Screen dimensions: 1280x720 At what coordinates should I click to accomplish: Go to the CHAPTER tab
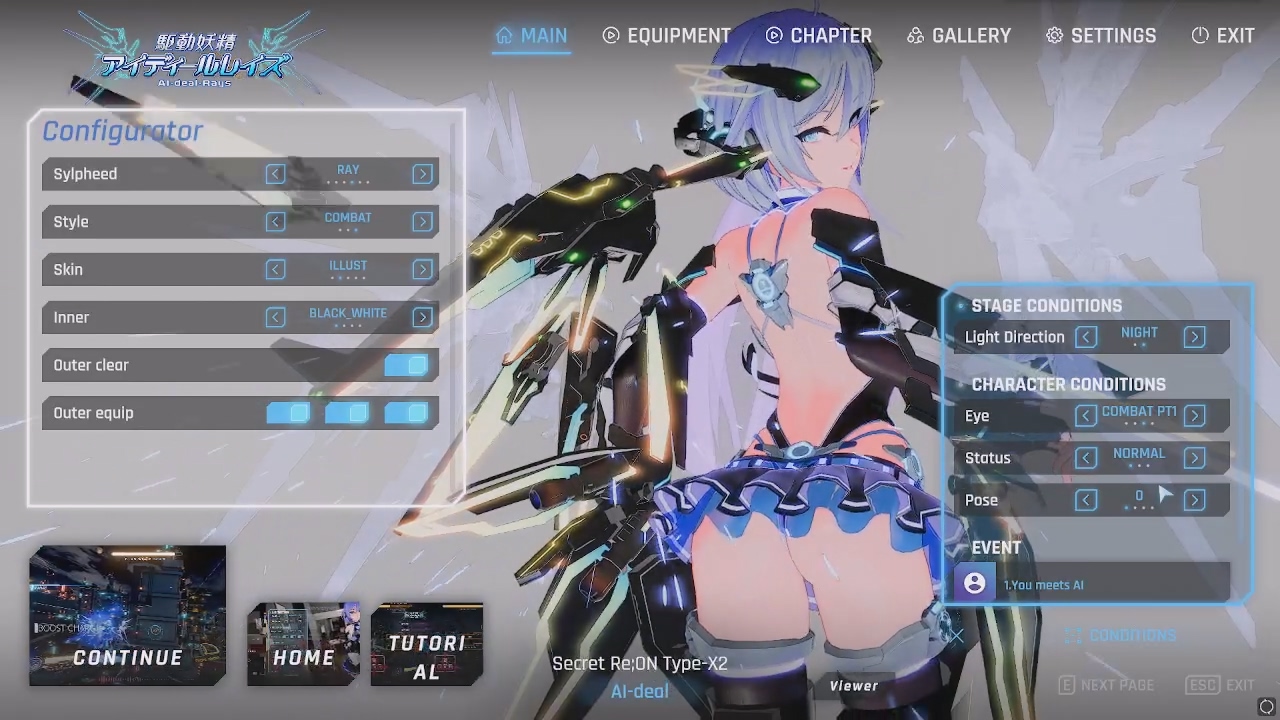click(818, 36)
